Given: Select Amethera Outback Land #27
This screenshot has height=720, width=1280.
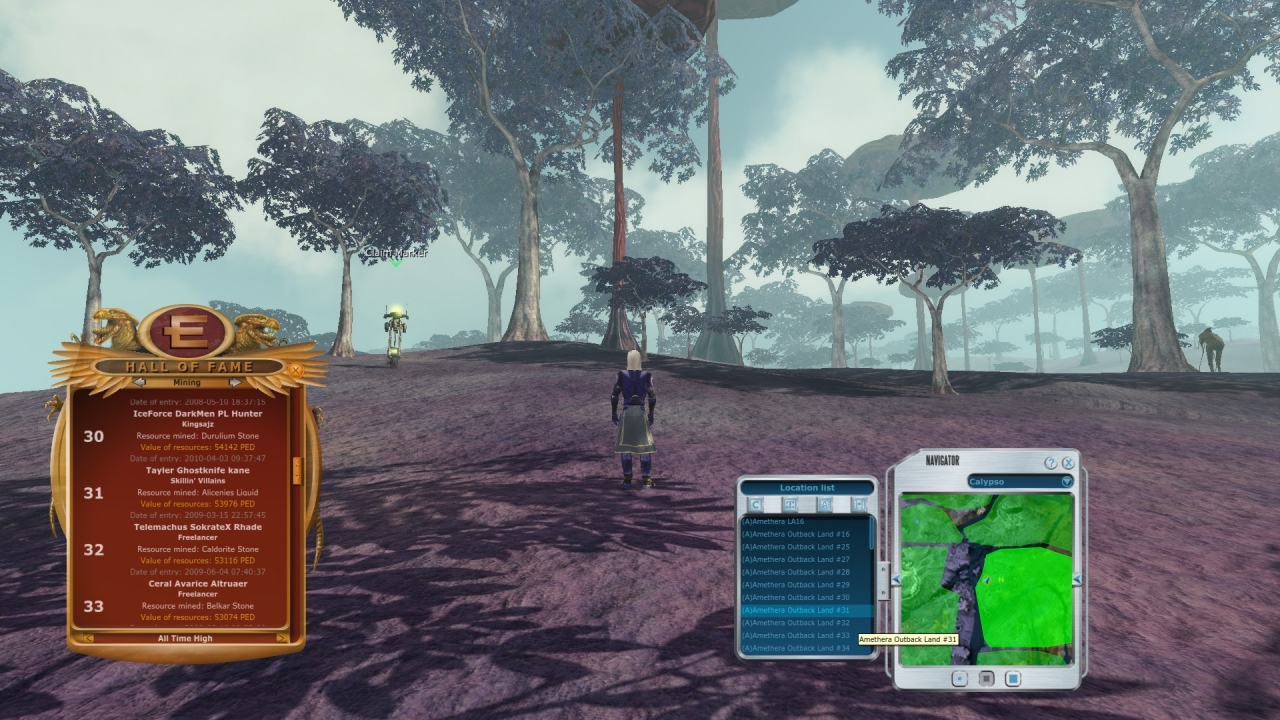Looking at the screenshot, I should click(x=796, y=559).
